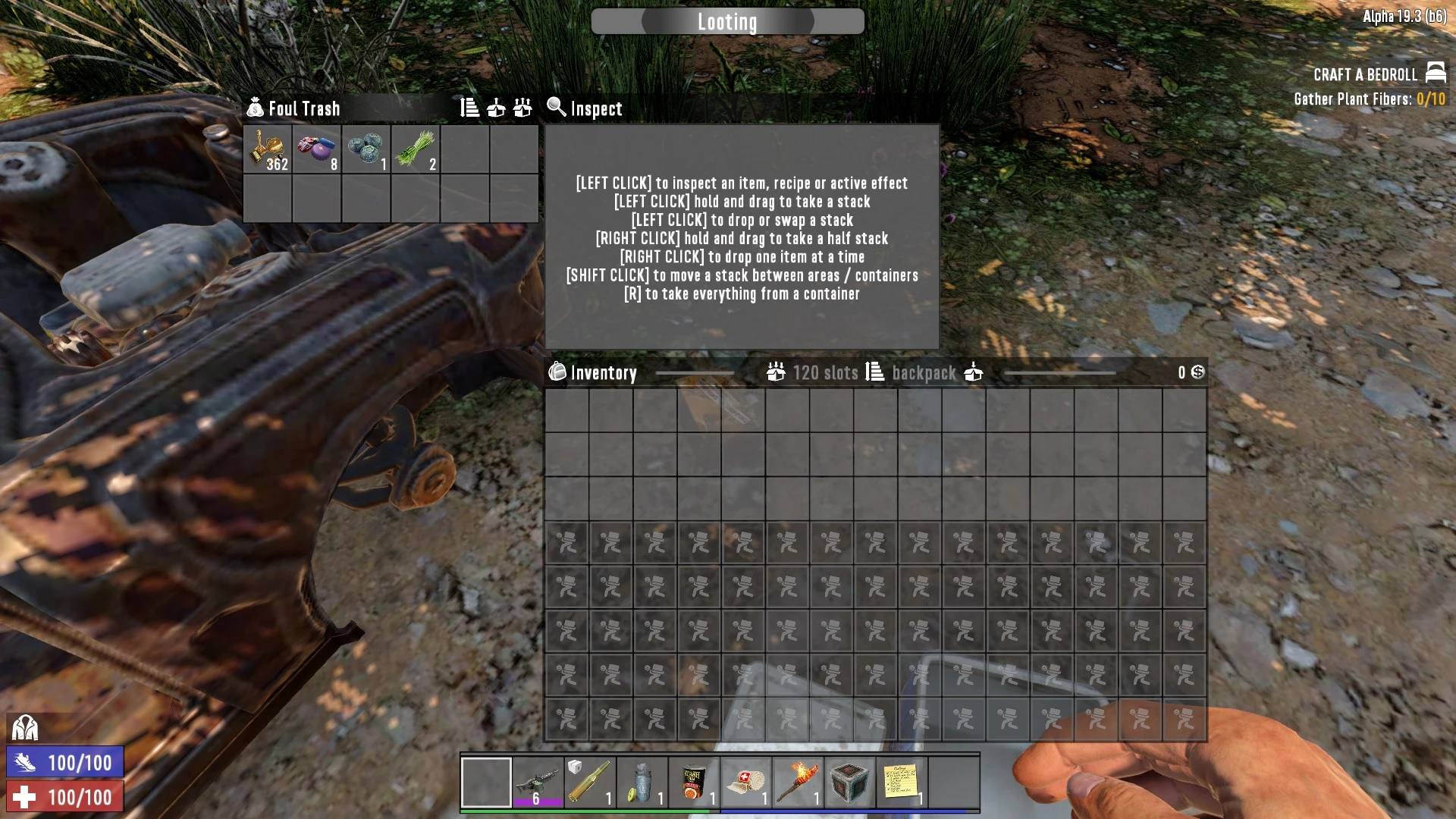The image size is (1456, 819).
Task: Select the water jar in the toolbelt
Action: click(642, 782)
